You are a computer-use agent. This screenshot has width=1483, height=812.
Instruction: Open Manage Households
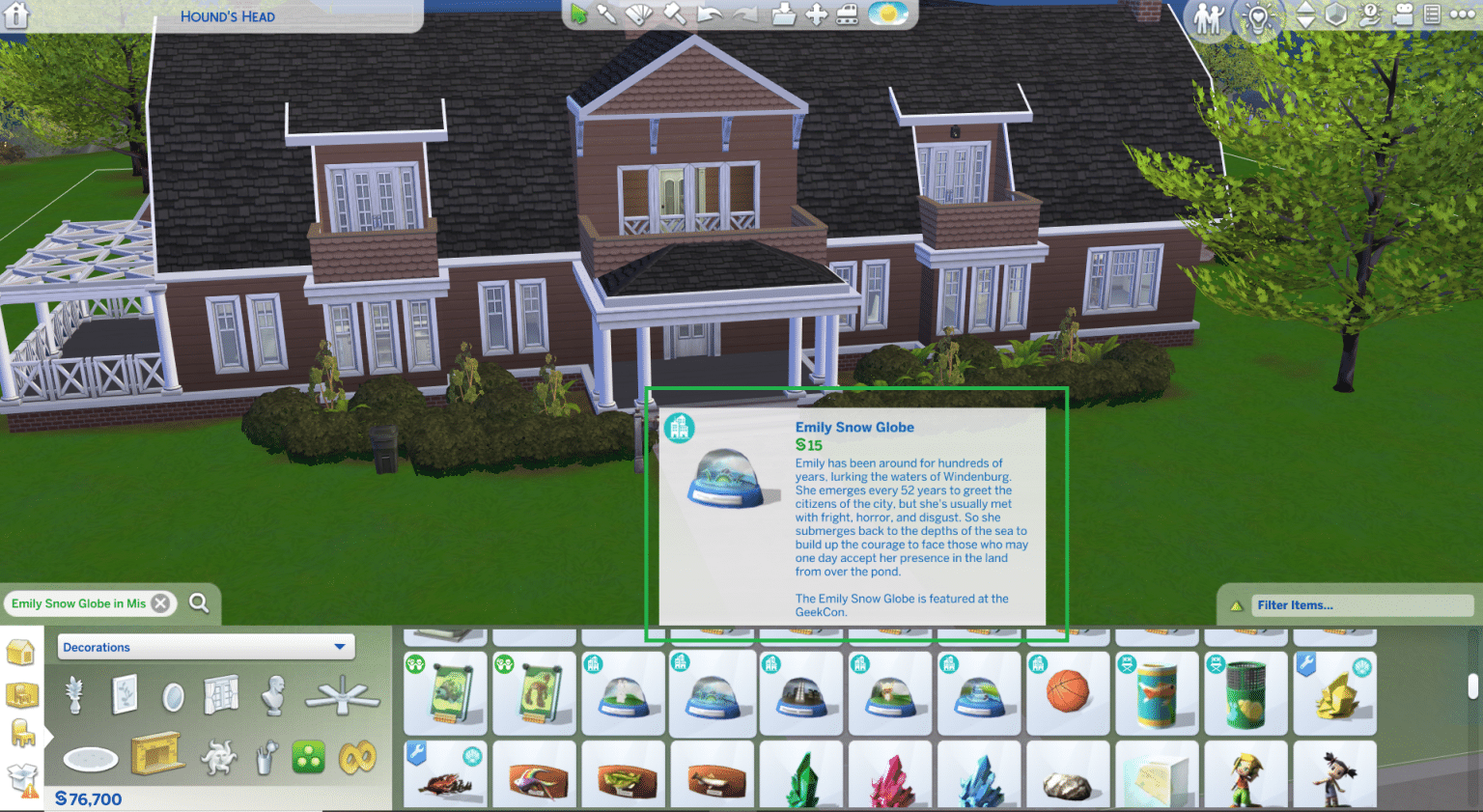click(1209, 16)
